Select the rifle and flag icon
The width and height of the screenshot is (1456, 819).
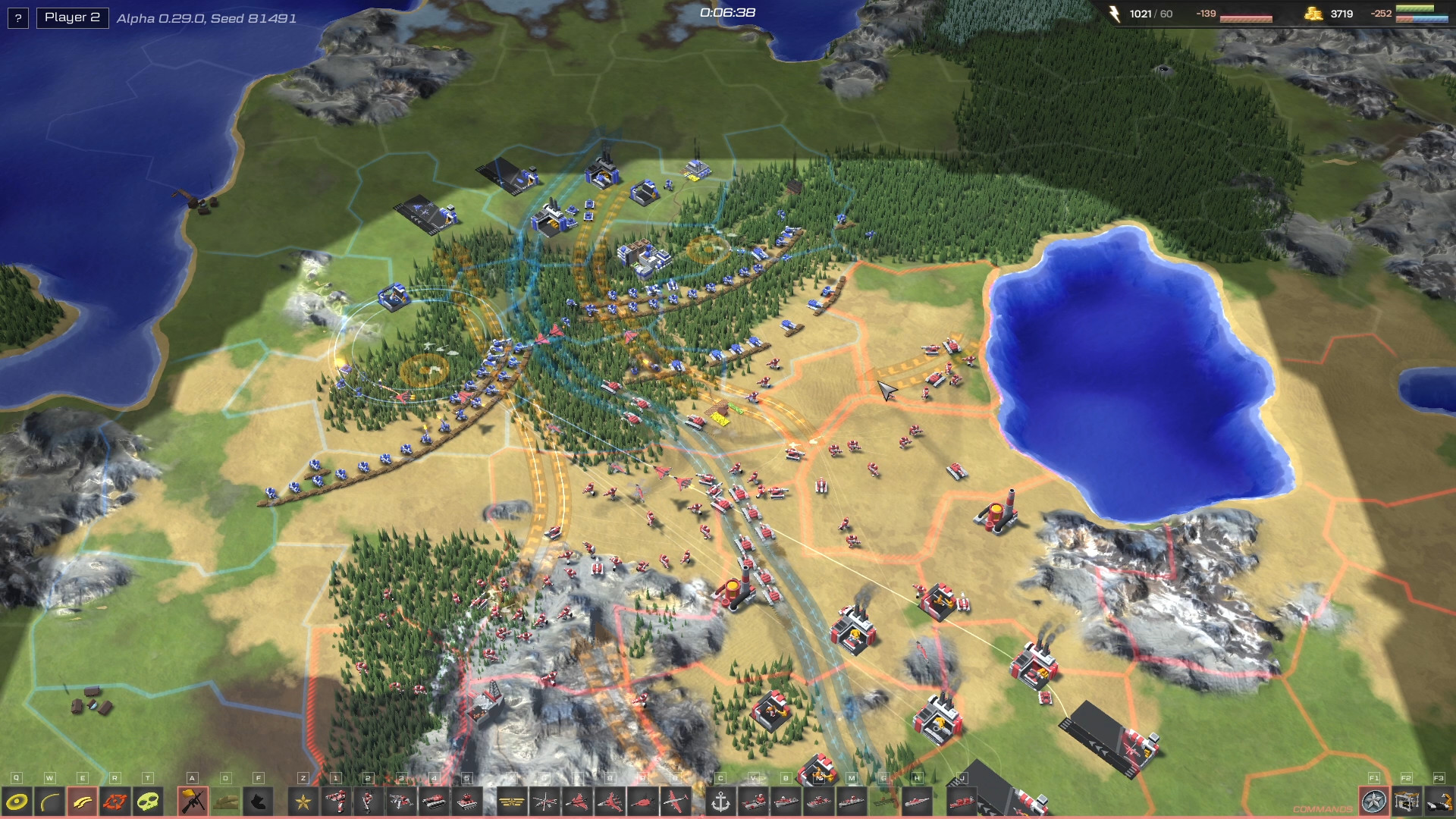pyautogui.click(x=193, y=801)
